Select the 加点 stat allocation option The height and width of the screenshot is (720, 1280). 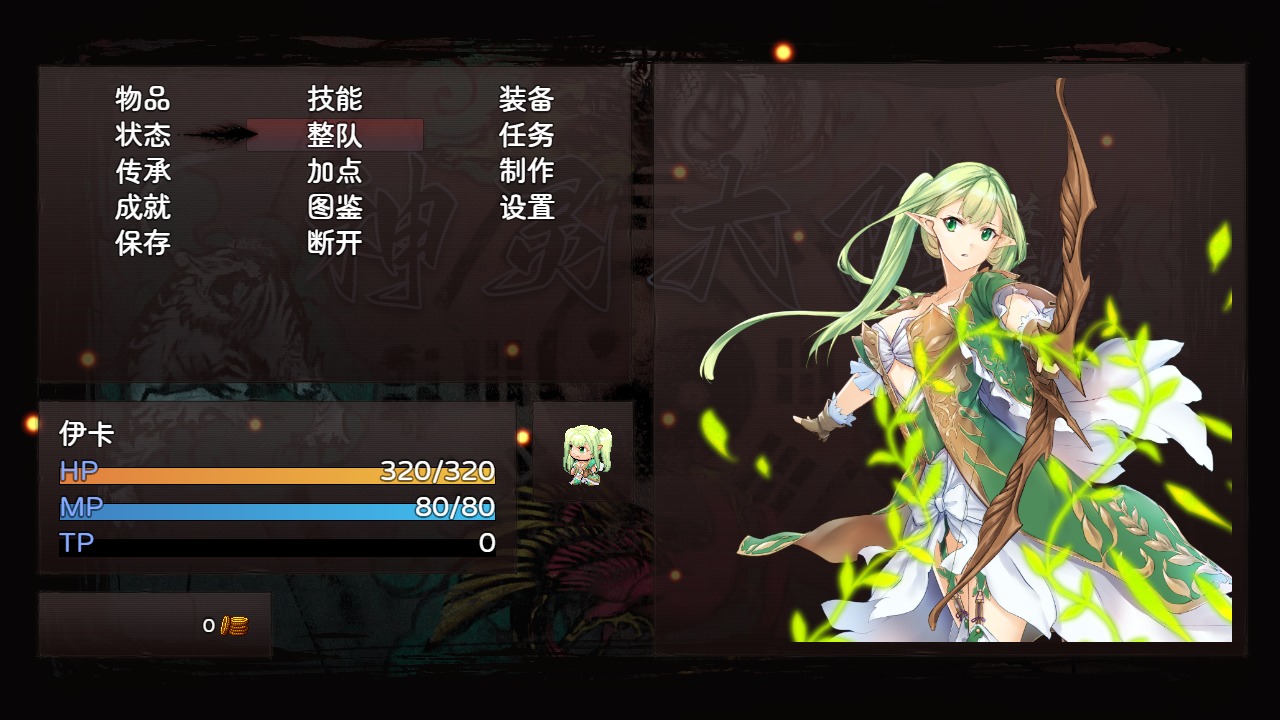click(x=335, y=171)
